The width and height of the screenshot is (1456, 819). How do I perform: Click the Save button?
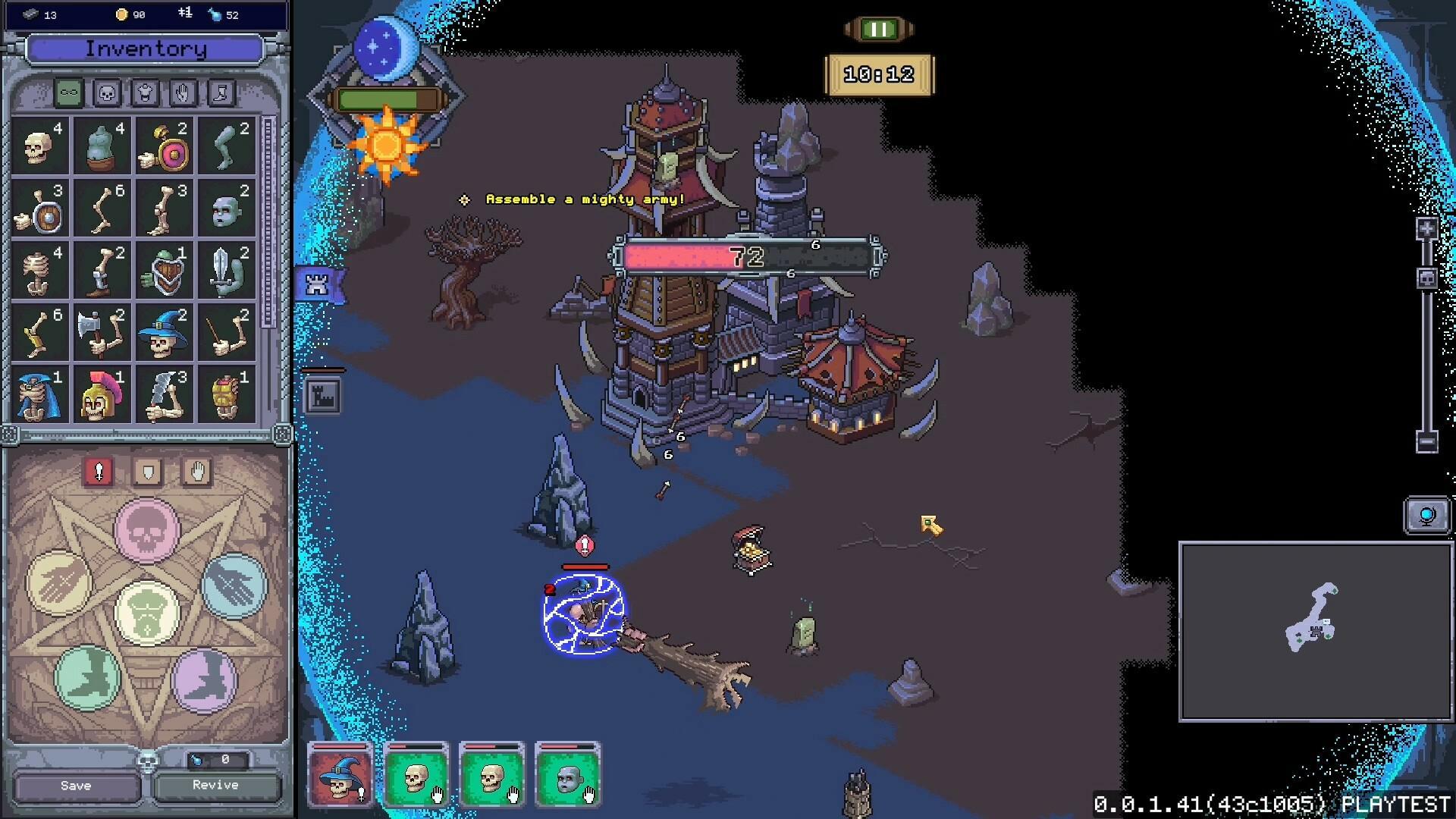(75, 786)
